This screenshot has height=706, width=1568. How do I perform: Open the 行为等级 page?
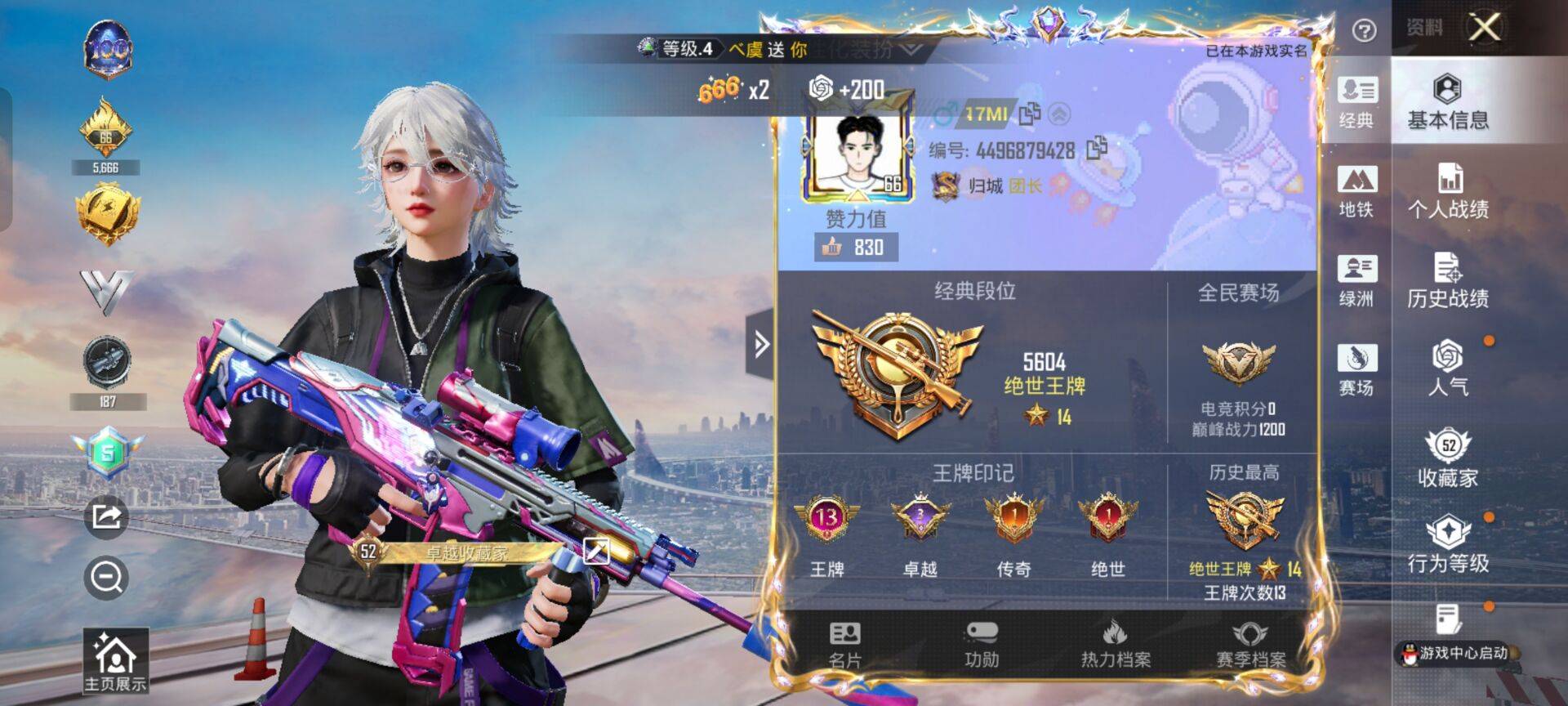pyautogui.click(x=1447, y=545)
